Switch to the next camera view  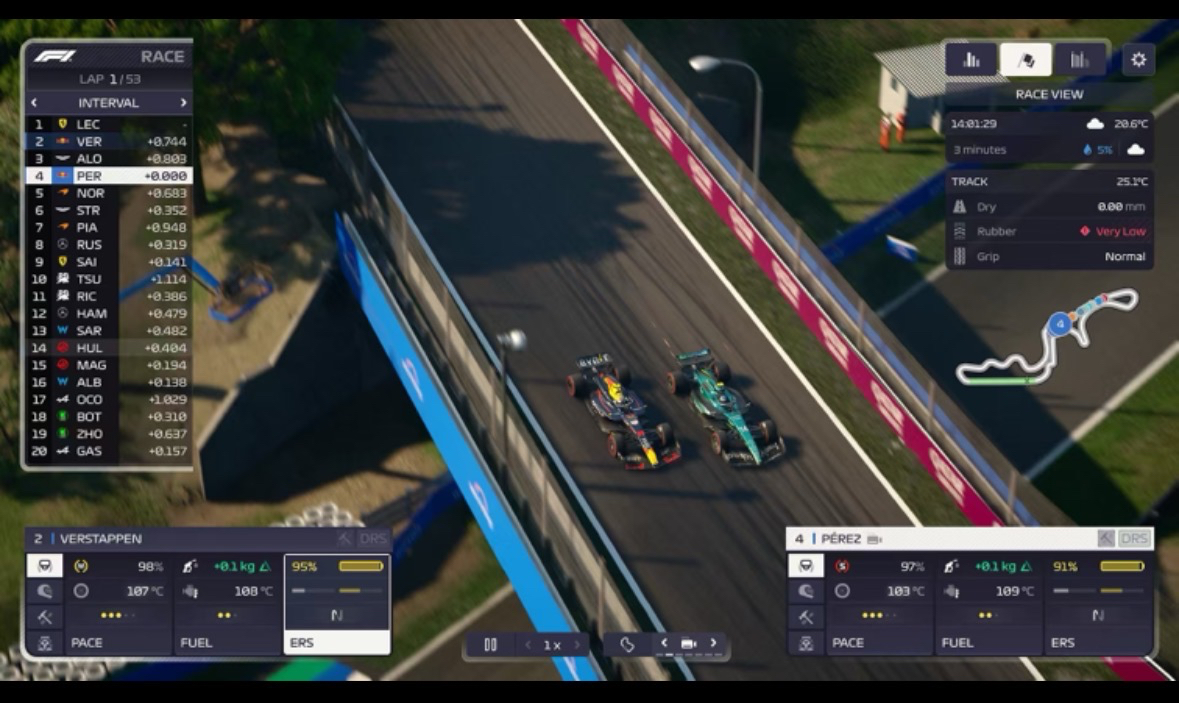713,643
